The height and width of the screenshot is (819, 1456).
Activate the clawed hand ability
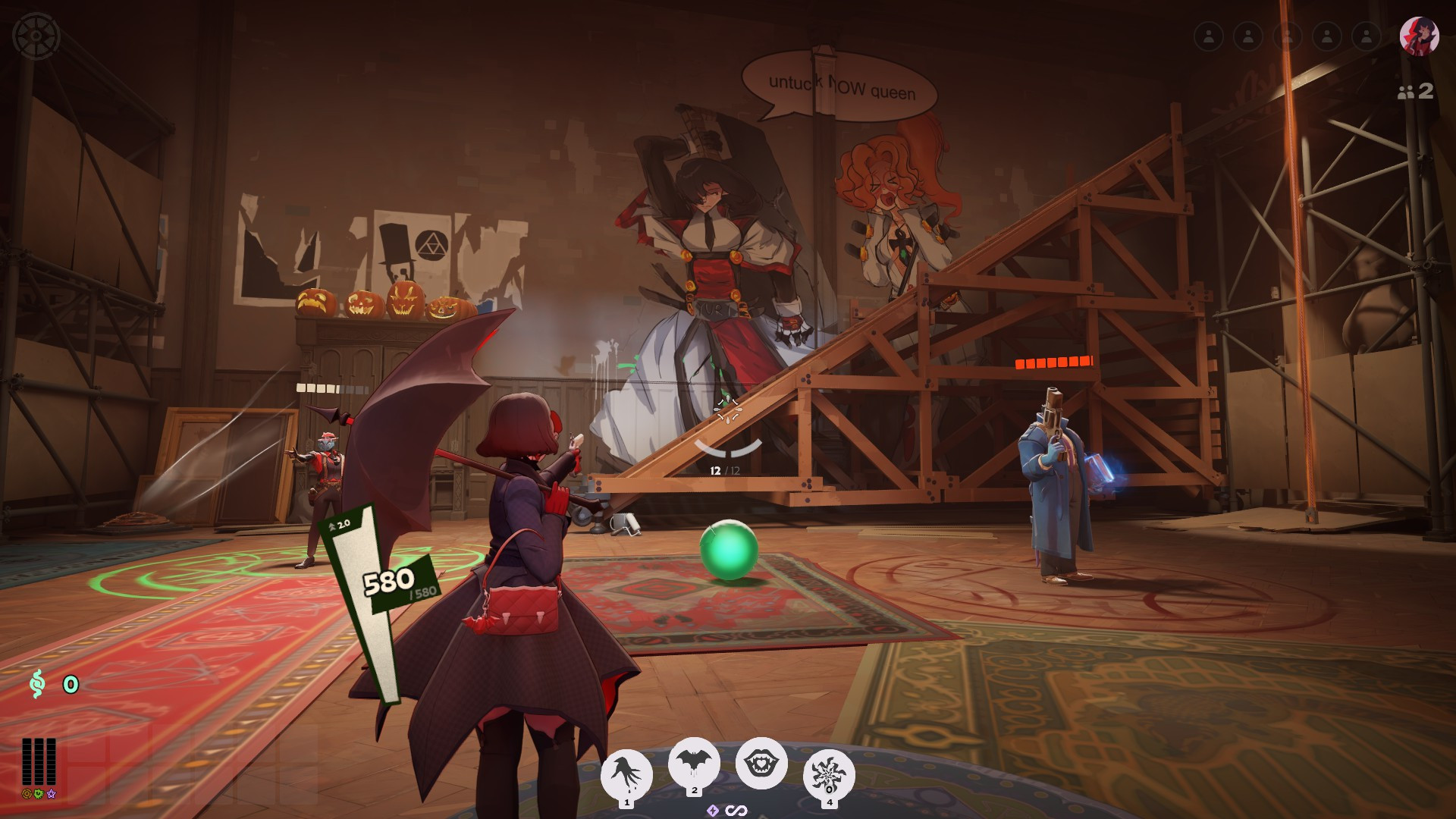pyautogui.click(x=626, y=774)
